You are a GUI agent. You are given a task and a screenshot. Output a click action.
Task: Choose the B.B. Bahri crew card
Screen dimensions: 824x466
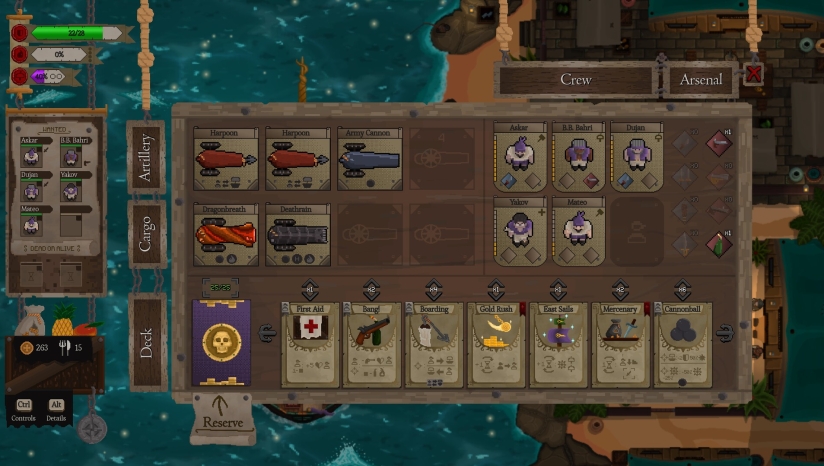(x=578, y=157)
